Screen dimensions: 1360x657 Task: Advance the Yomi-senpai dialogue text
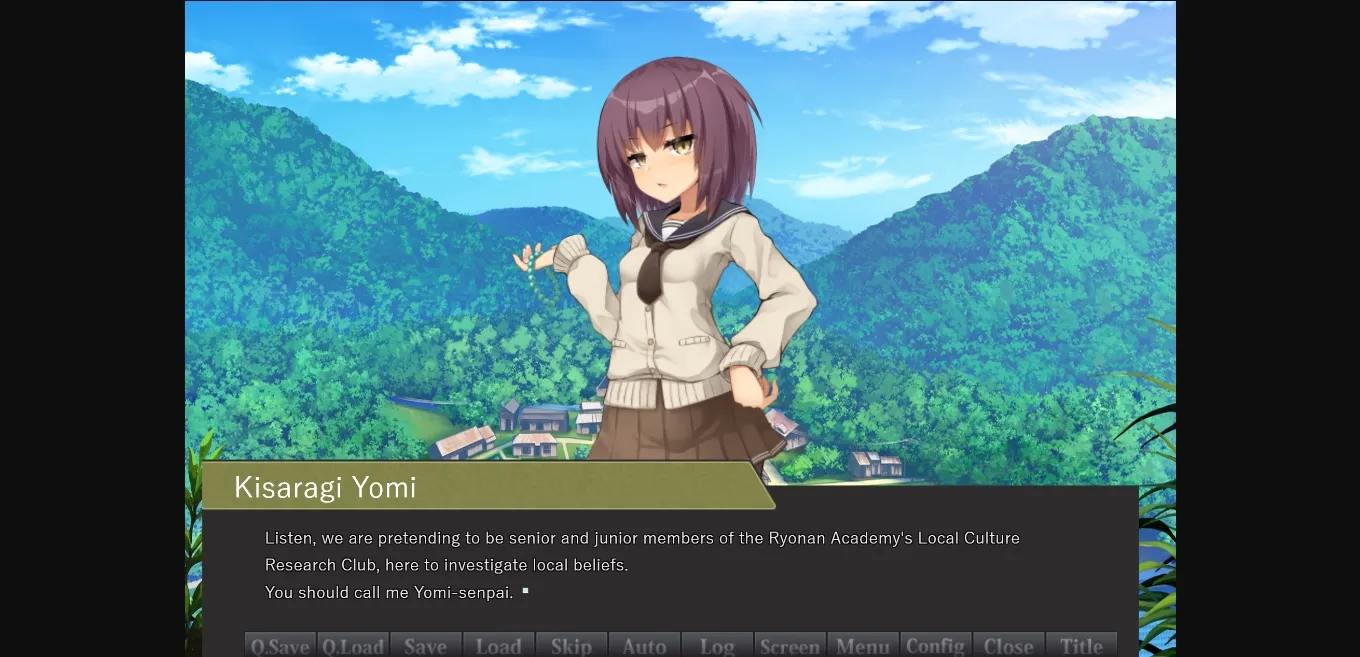670,565
